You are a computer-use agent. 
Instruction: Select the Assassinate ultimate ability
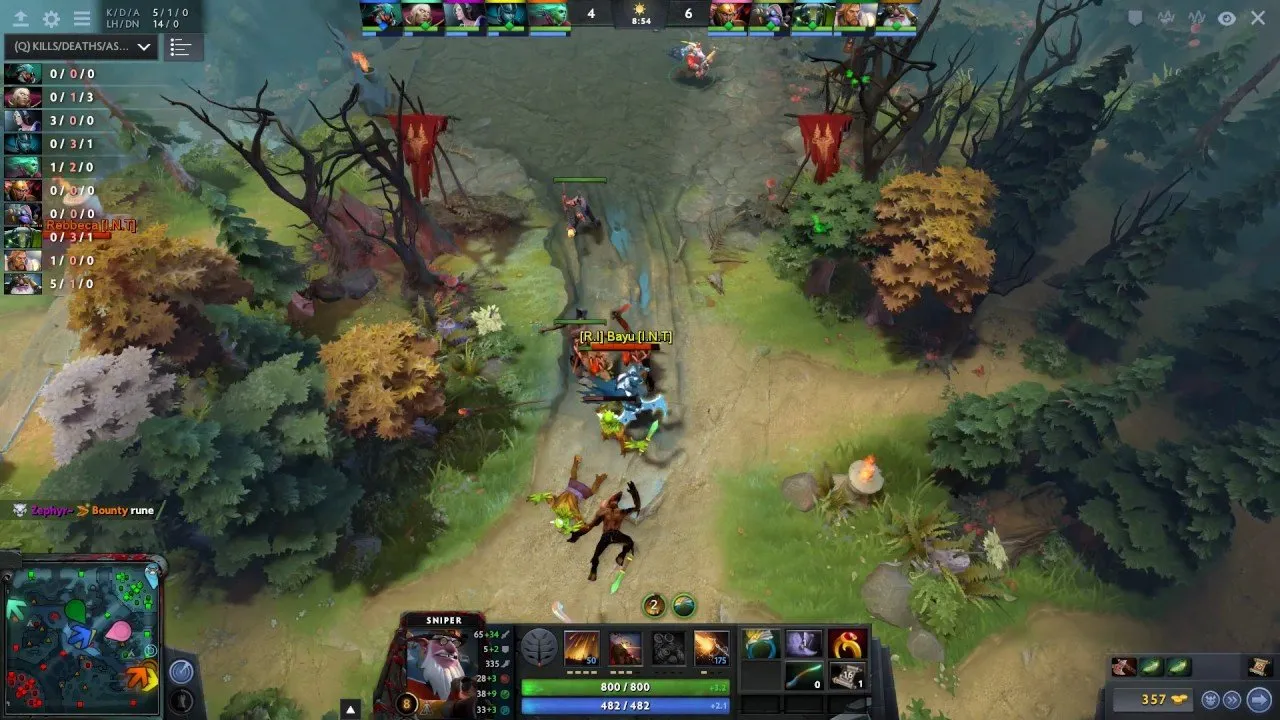click(710, 648)
